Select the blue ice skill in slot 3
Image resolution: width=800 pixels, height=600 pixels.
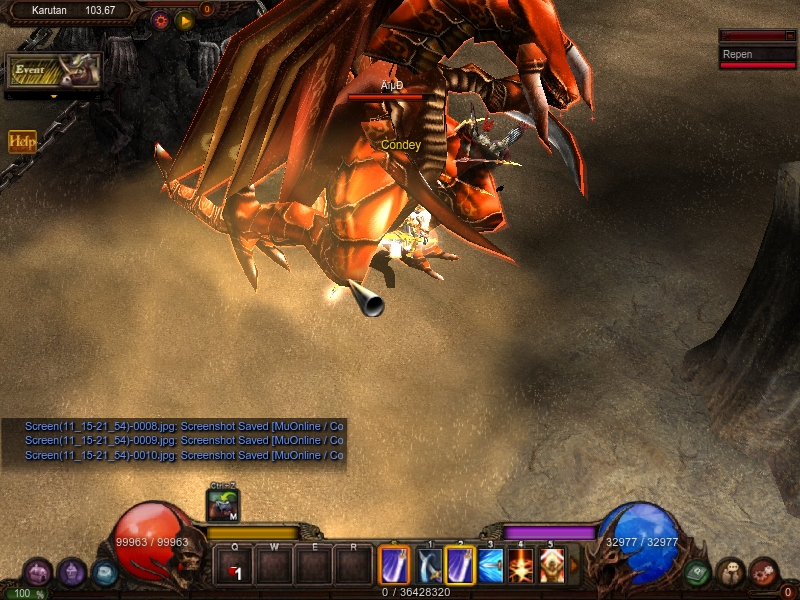(490, 566)
